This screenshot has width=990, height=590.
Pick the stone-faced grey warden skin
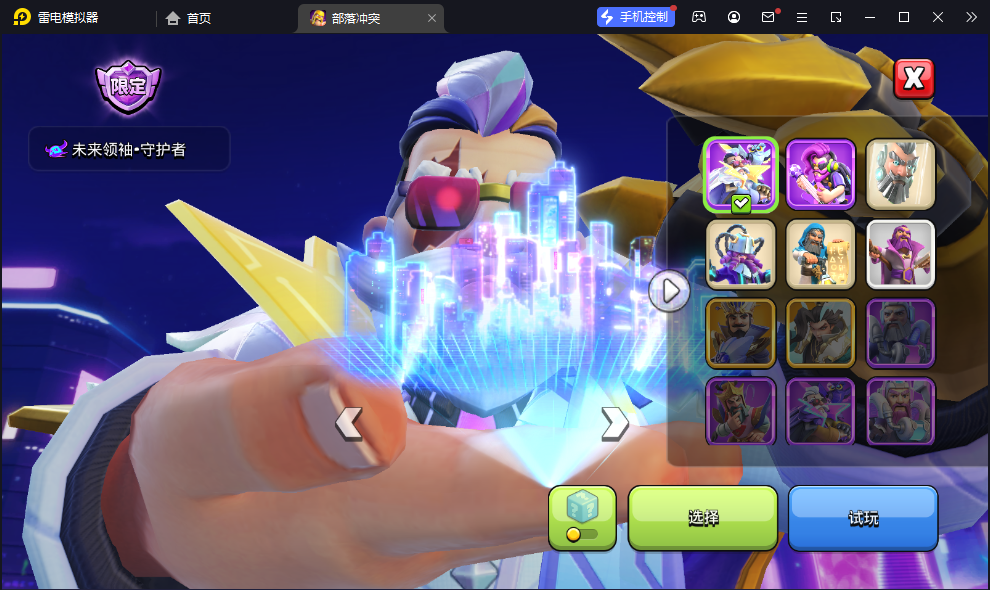coord(900,174)
